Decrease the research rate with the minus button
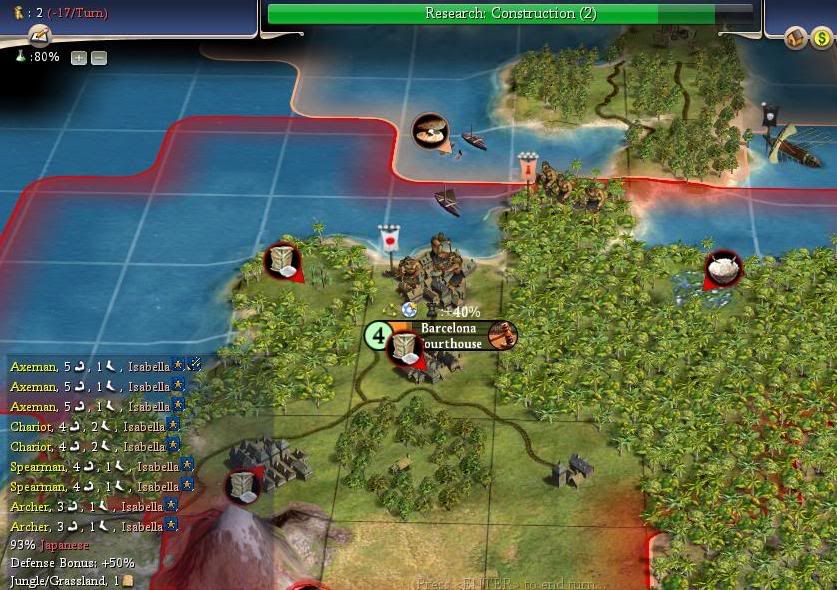837x590 pixels. [98, 57]
